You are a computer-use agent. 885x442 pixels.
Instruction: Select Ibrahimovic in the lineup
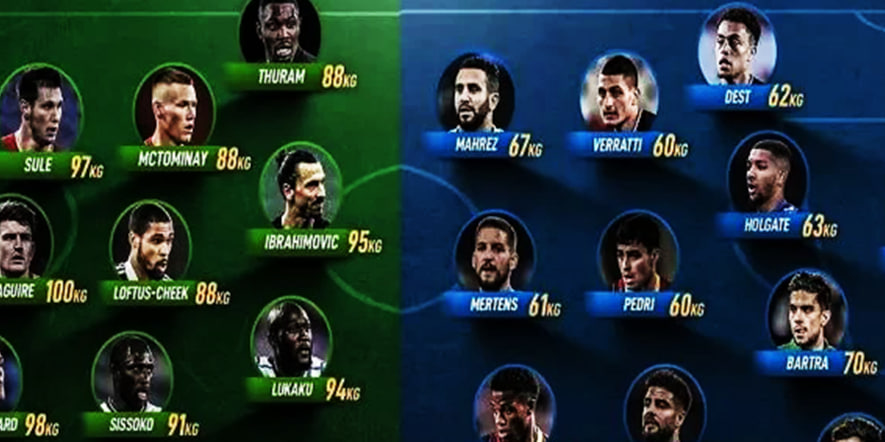click(300, 188)
